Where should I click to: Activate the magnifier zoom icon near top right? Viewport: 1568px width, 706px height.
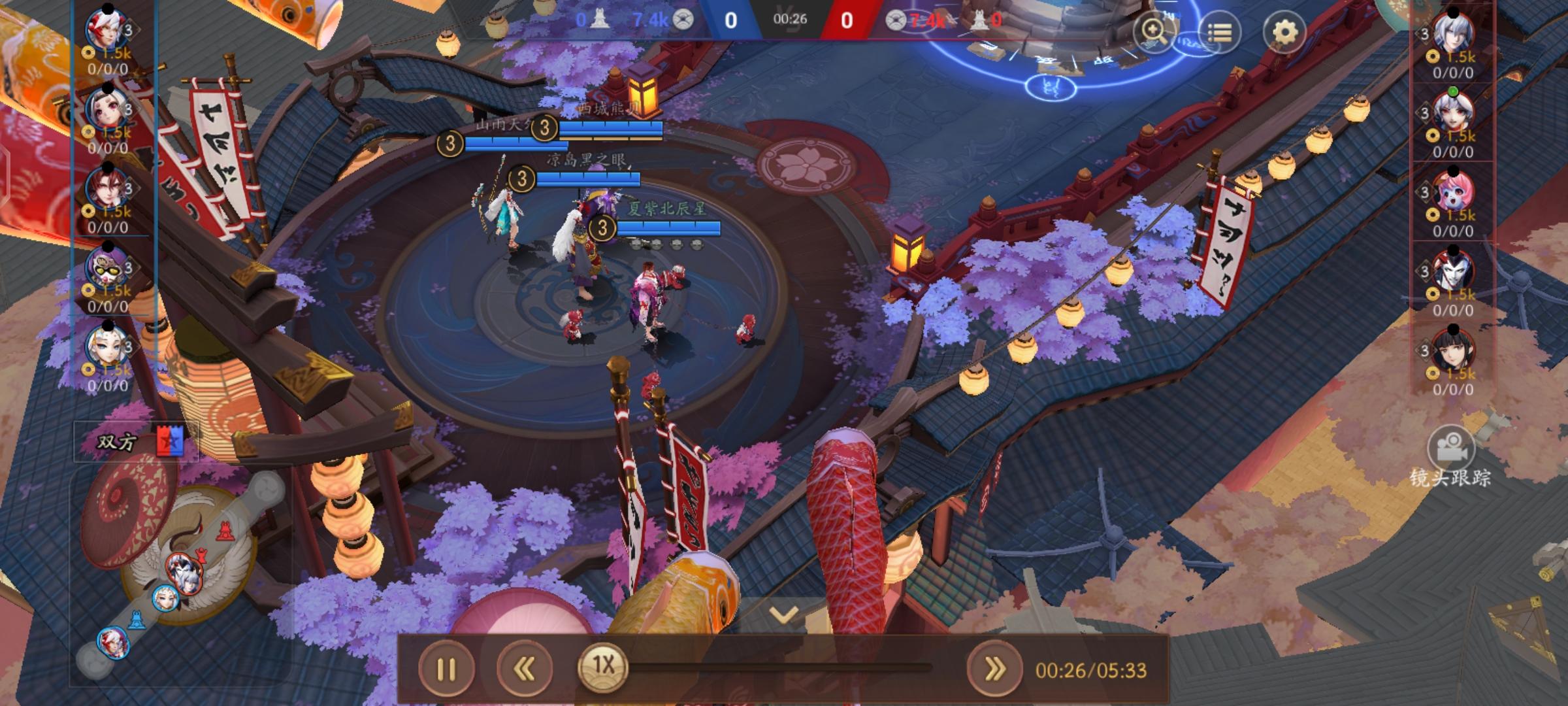(x=1152, y=31)
